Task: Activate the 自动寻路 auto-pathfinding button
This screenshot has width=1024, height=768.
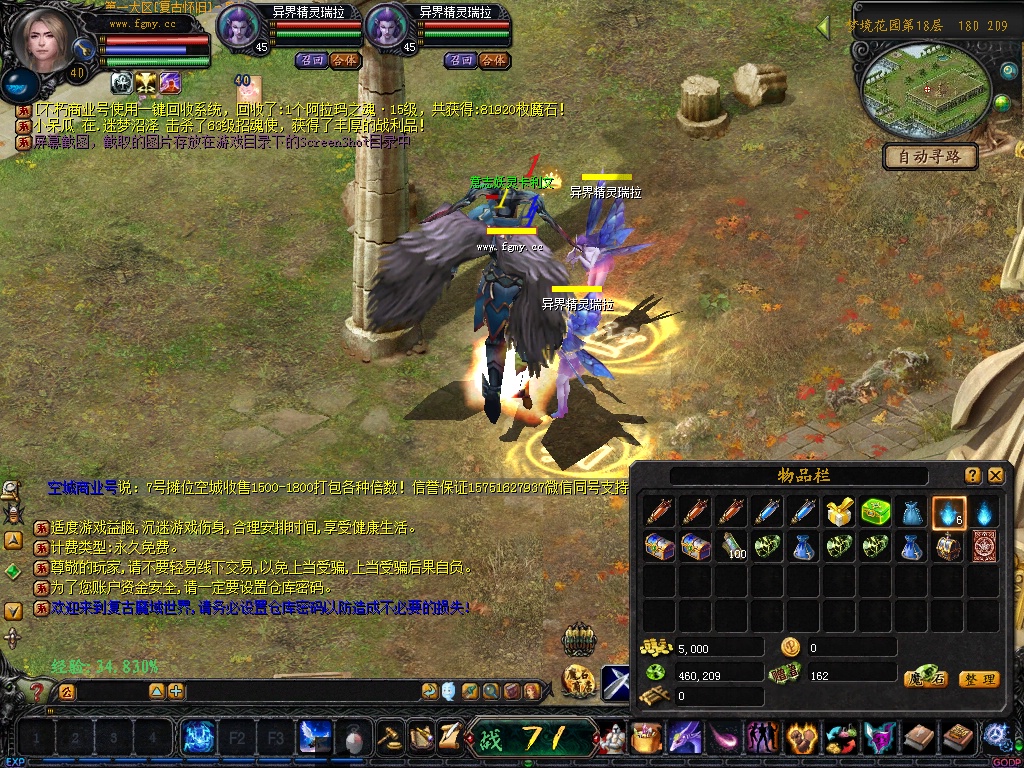Action: click(930, 157)
